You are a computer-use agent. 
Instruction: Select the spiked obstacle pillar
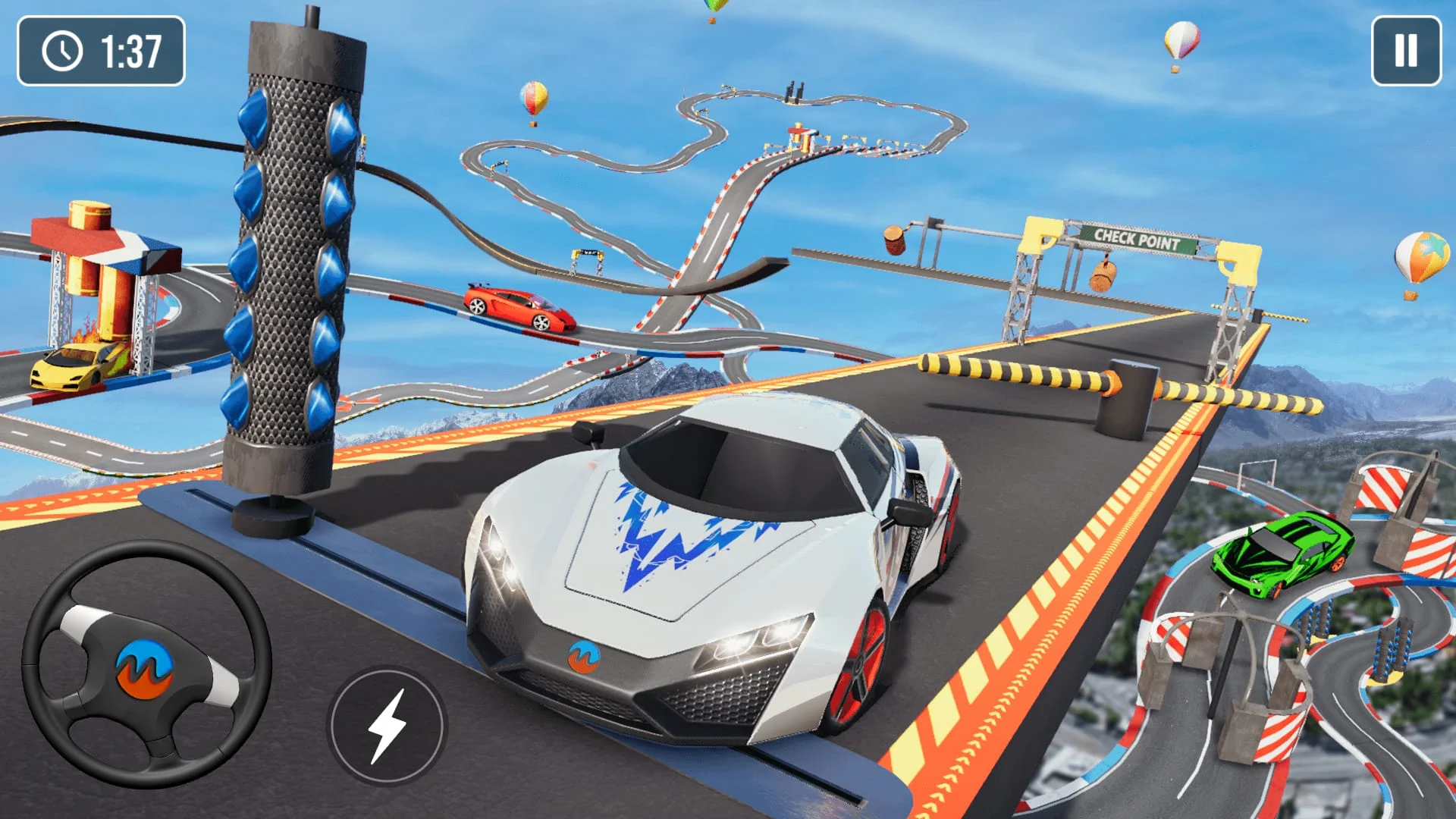[x=288, y=265]
